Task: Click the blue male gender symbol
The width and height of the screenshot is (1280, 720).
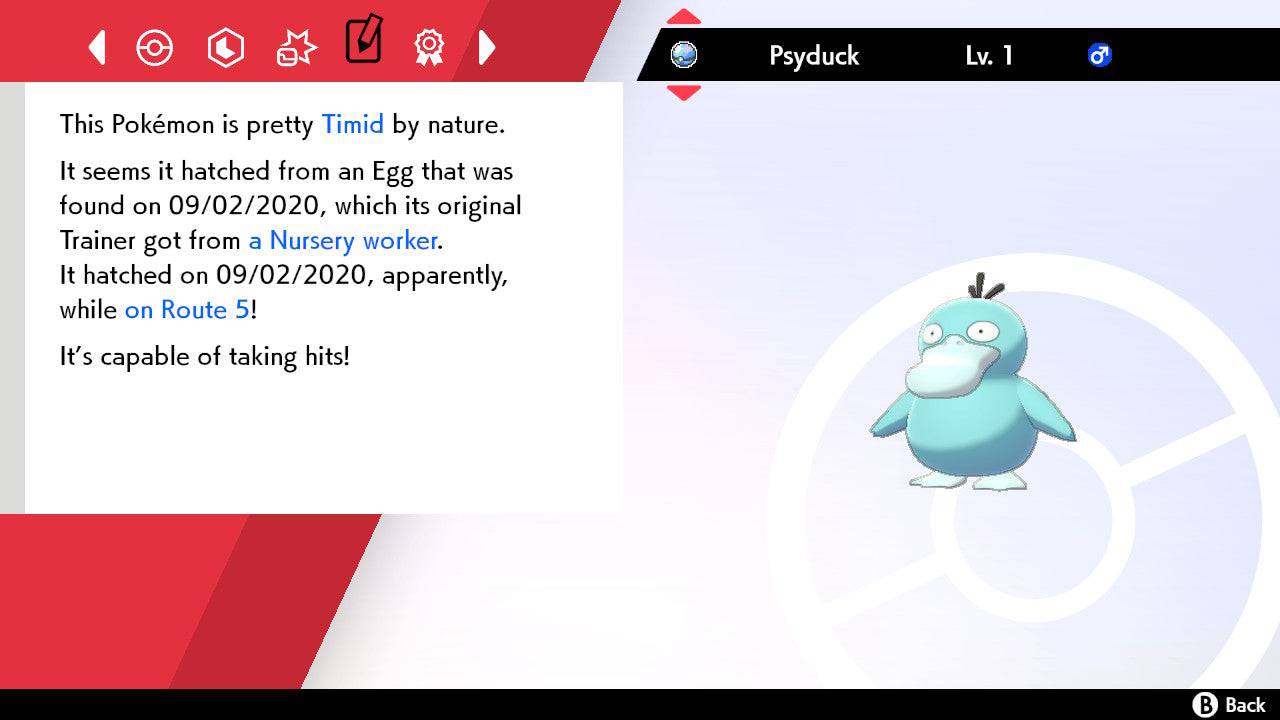Action: pyautogui.click(x=1100, y=56)
